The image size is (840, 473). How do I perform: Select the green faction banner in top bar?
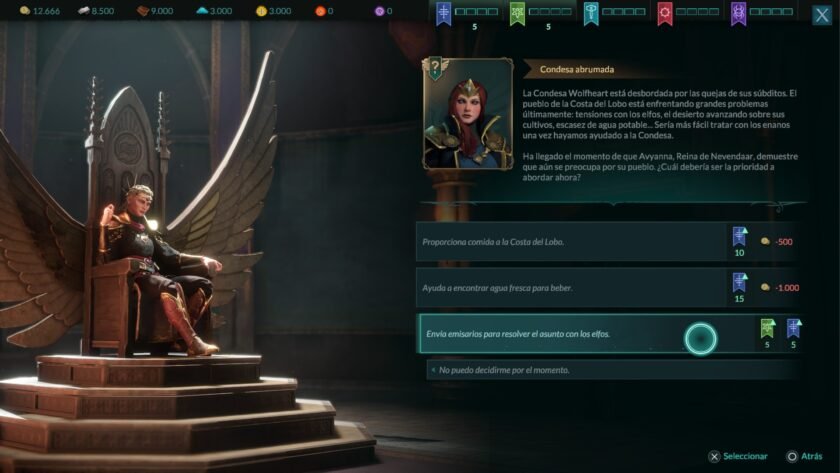(518, 12)
